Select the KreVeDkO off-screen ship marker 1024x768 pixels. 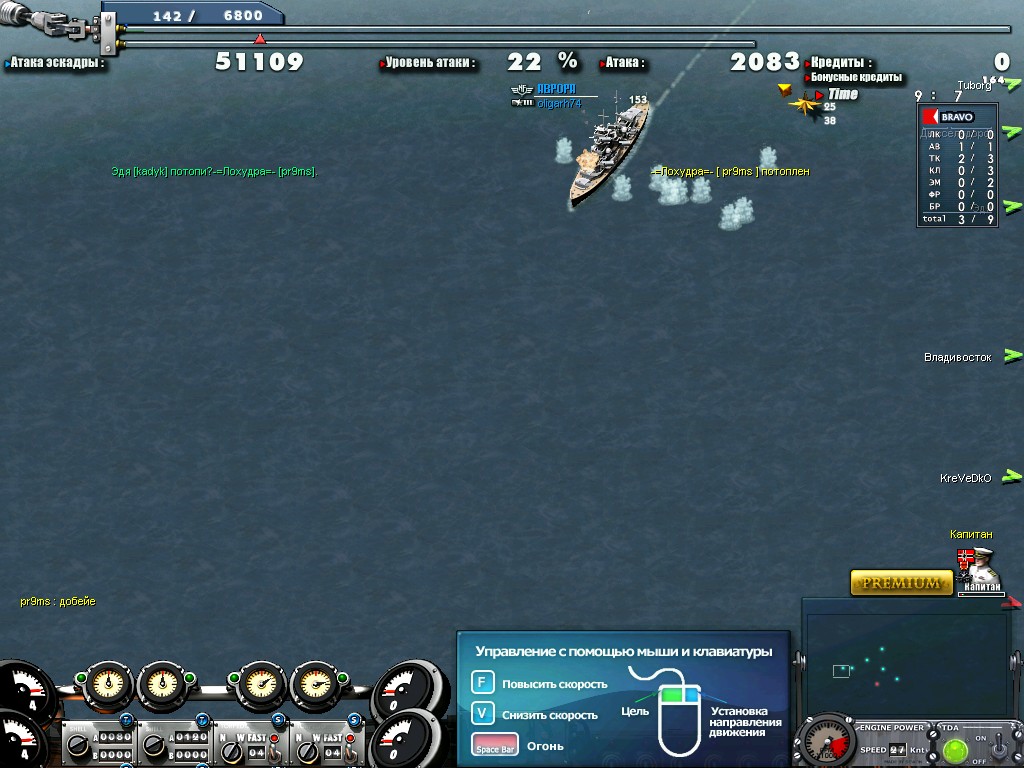tap(1013, 477)
